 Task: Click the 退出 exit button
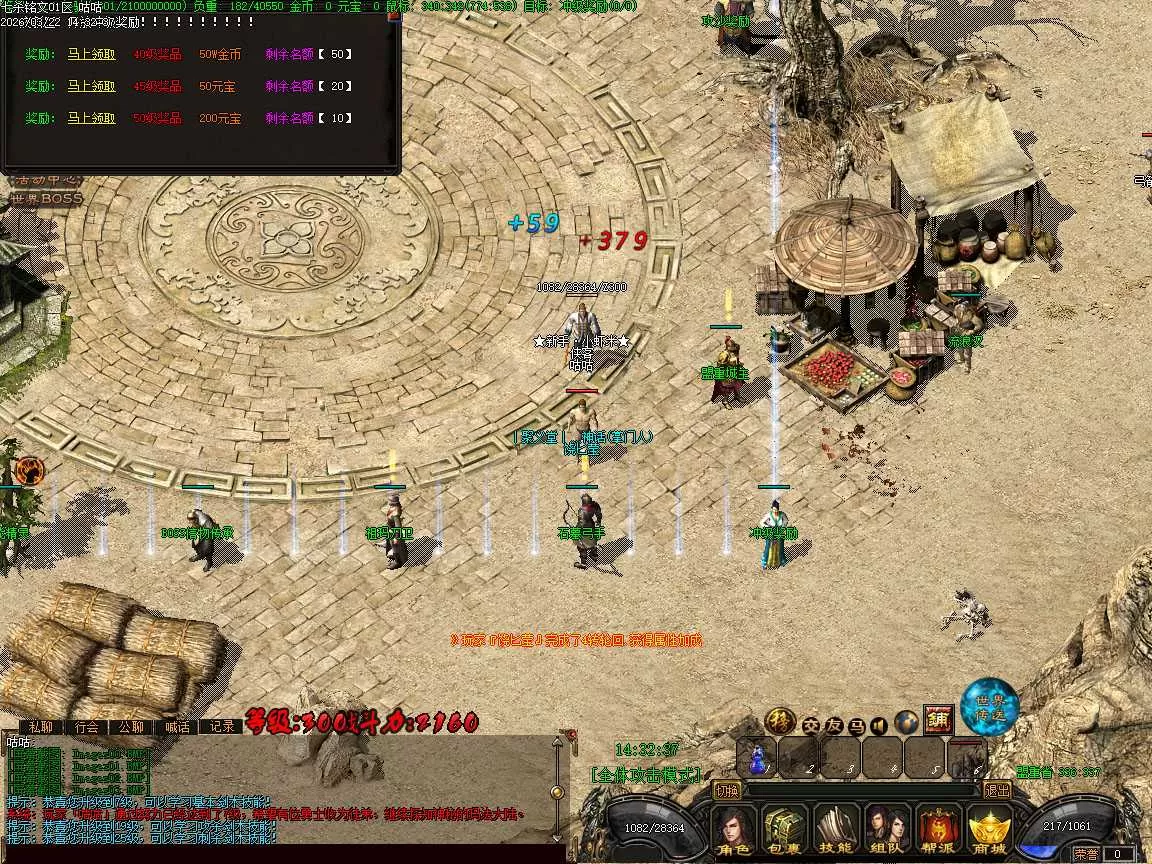pos(996,790)
